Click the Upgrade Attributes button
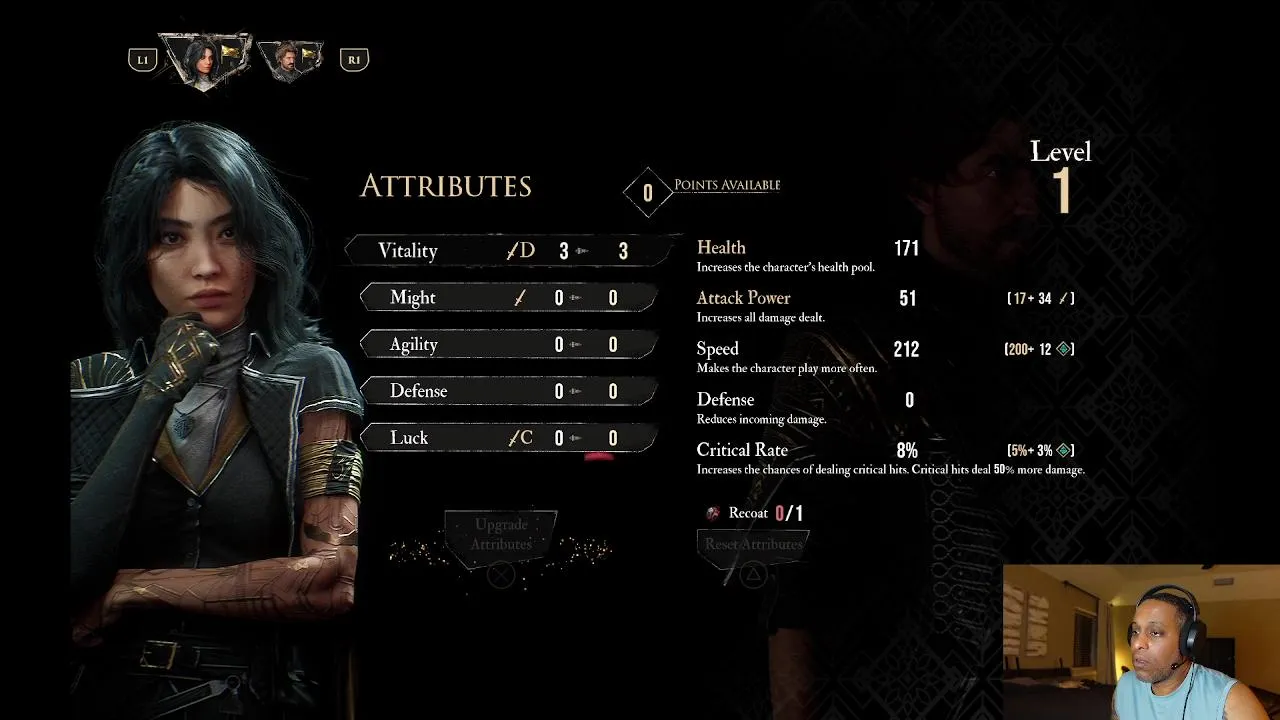 pyautogui.click(x=501, y=535)
